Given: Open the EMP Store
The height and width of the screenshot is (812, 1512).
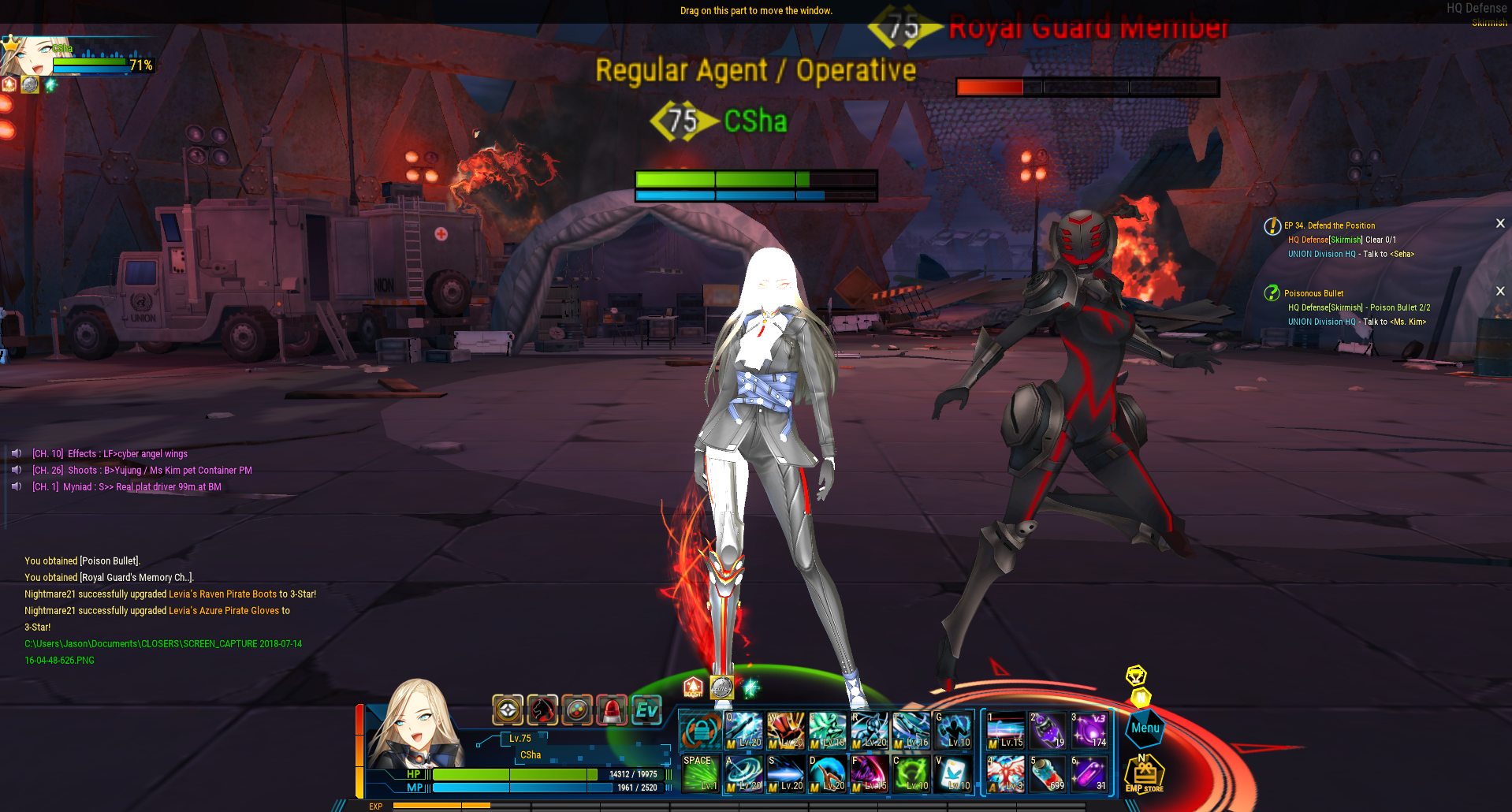Looking at the screenshot, I should point(1145,773).
